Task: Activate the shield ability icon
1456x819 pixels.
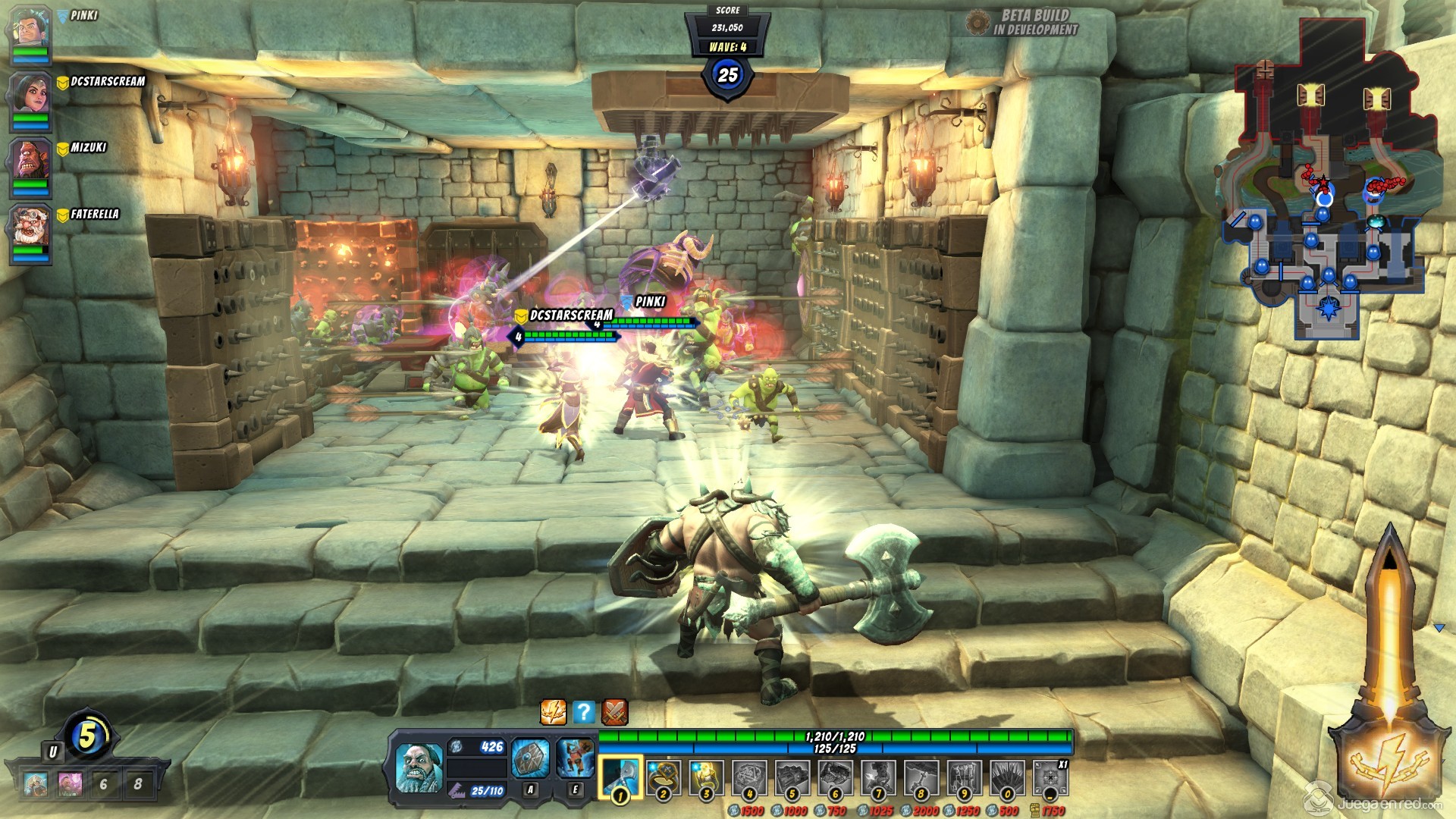Action: (x=530, y=758)
